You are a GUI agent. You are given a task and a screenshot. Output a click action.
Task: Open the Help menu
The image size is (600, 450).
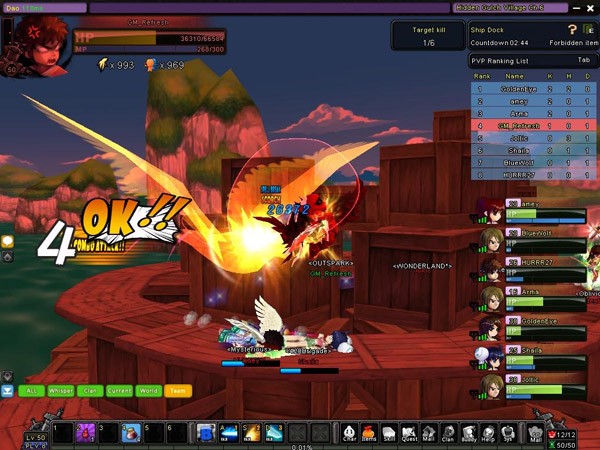pos(488,432)
